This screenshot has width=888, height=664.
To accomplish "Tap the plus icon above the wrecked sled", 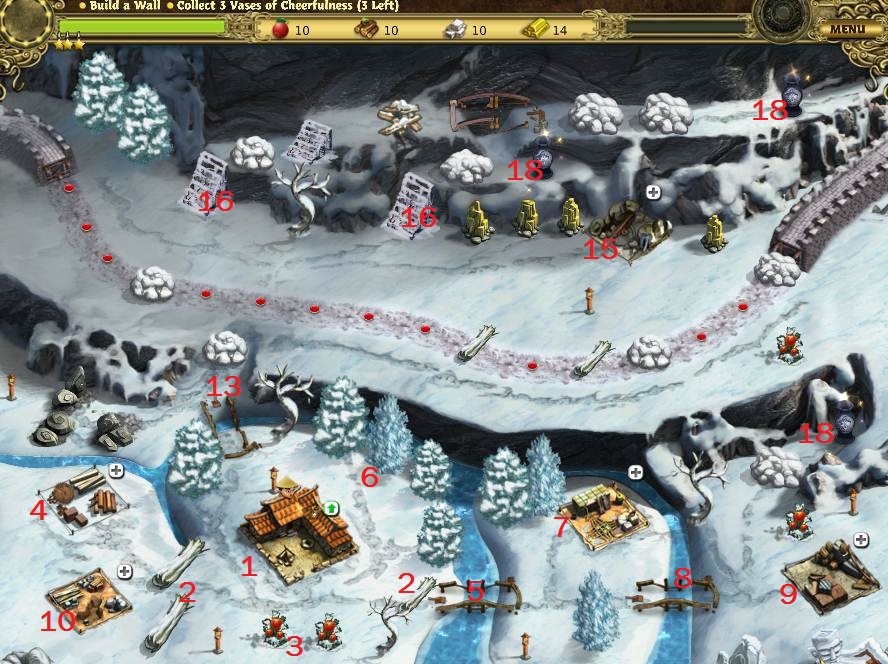I will (653, 191).
